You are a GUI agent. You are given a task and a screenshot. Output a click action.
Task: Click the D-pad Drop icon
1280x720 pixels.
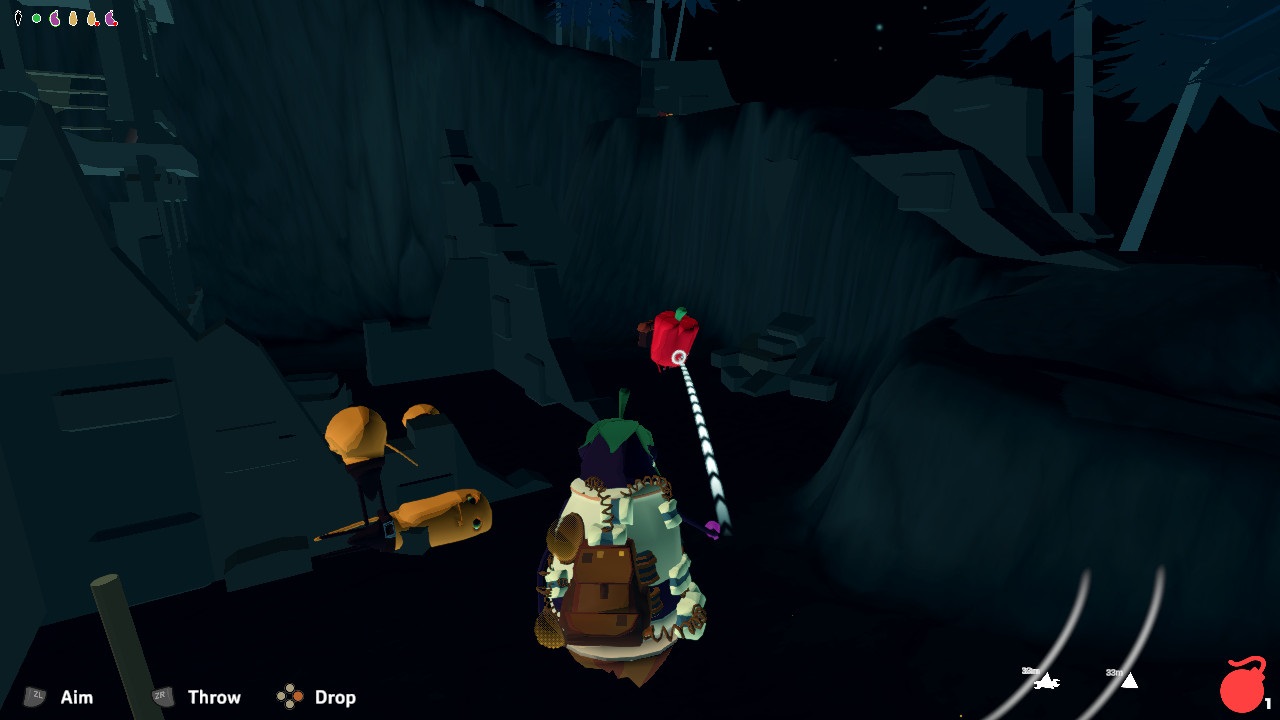pyautogui.click(x=291, y=695)
